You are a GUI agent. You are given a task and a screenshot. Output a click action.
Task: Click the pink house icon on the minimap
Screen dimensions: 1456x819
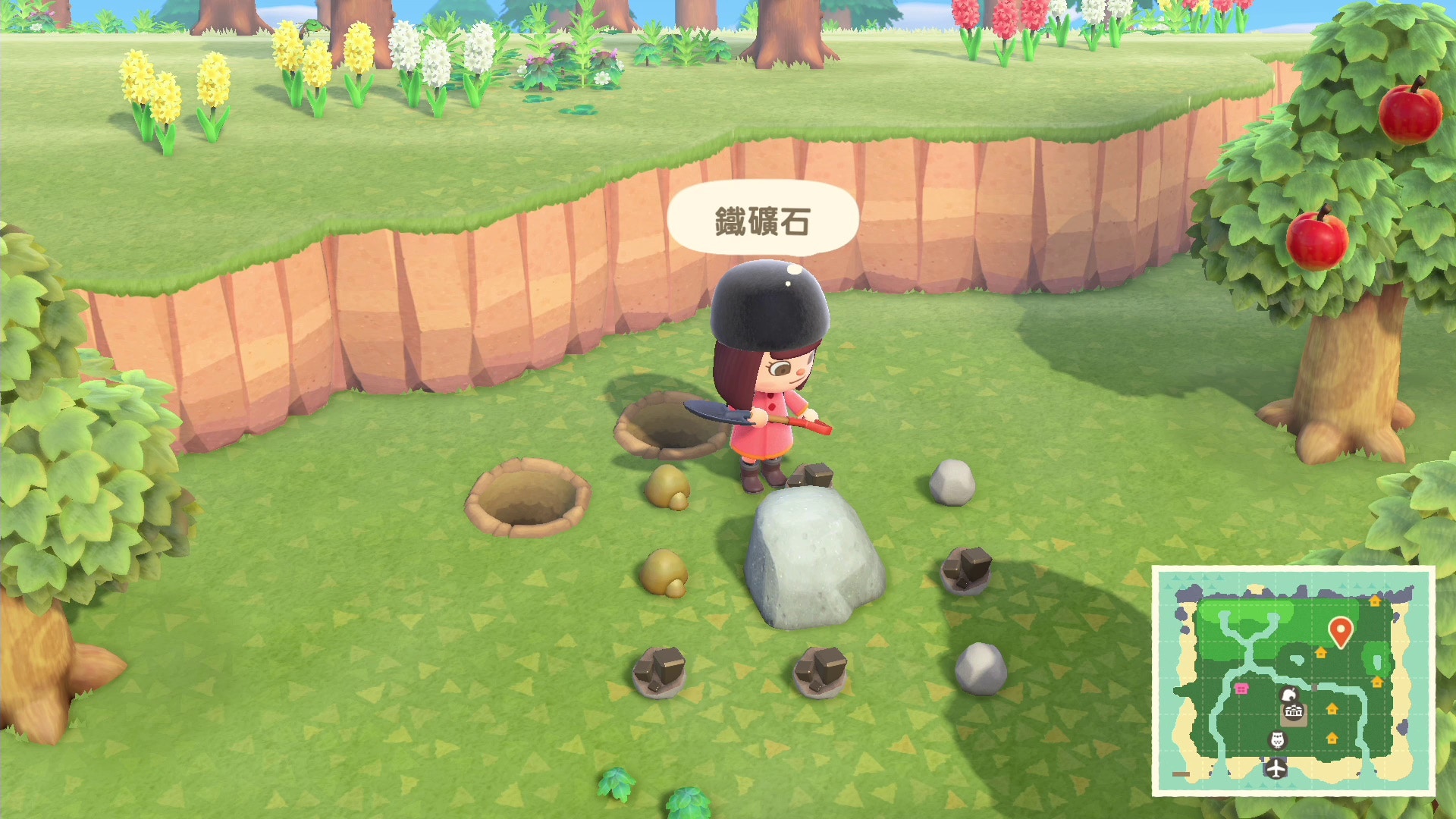tap(1242, 689)
